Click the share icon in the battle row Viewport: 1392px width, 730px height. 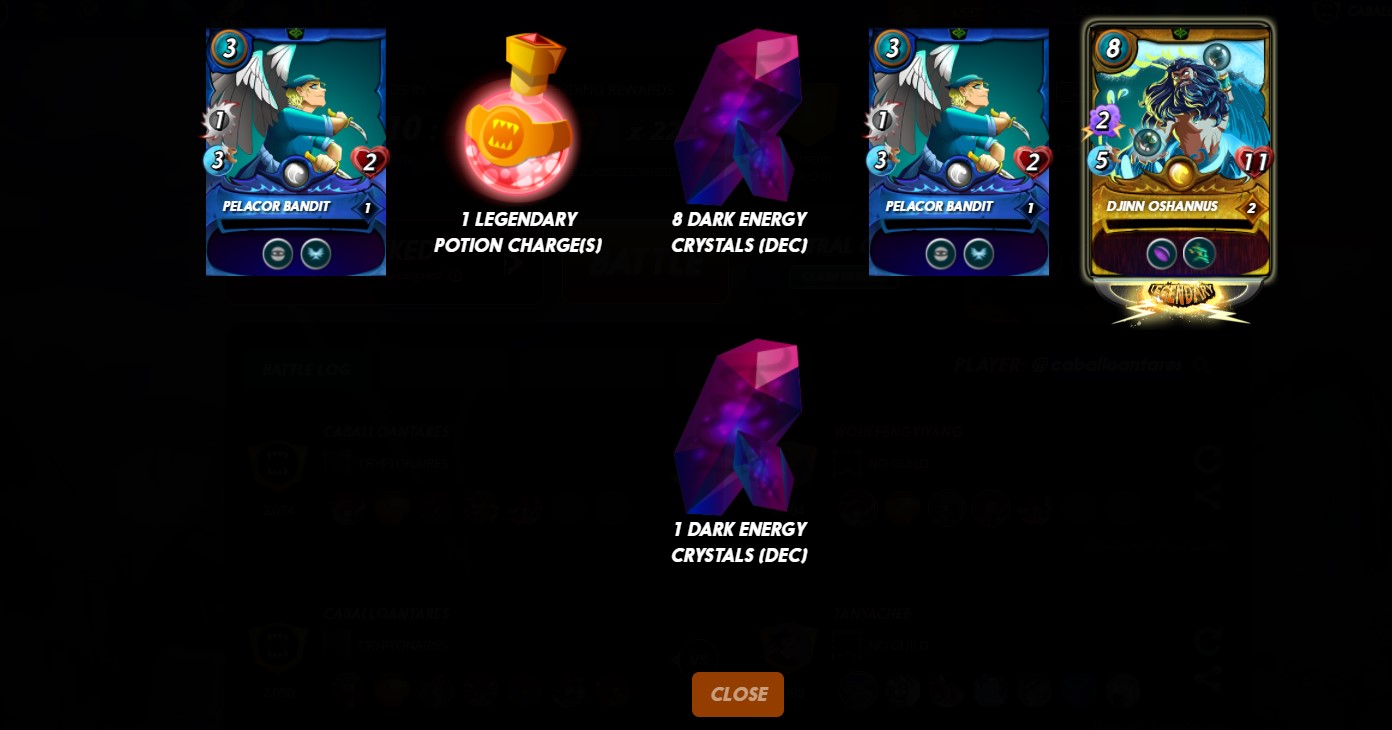[x=1208, y=494]
